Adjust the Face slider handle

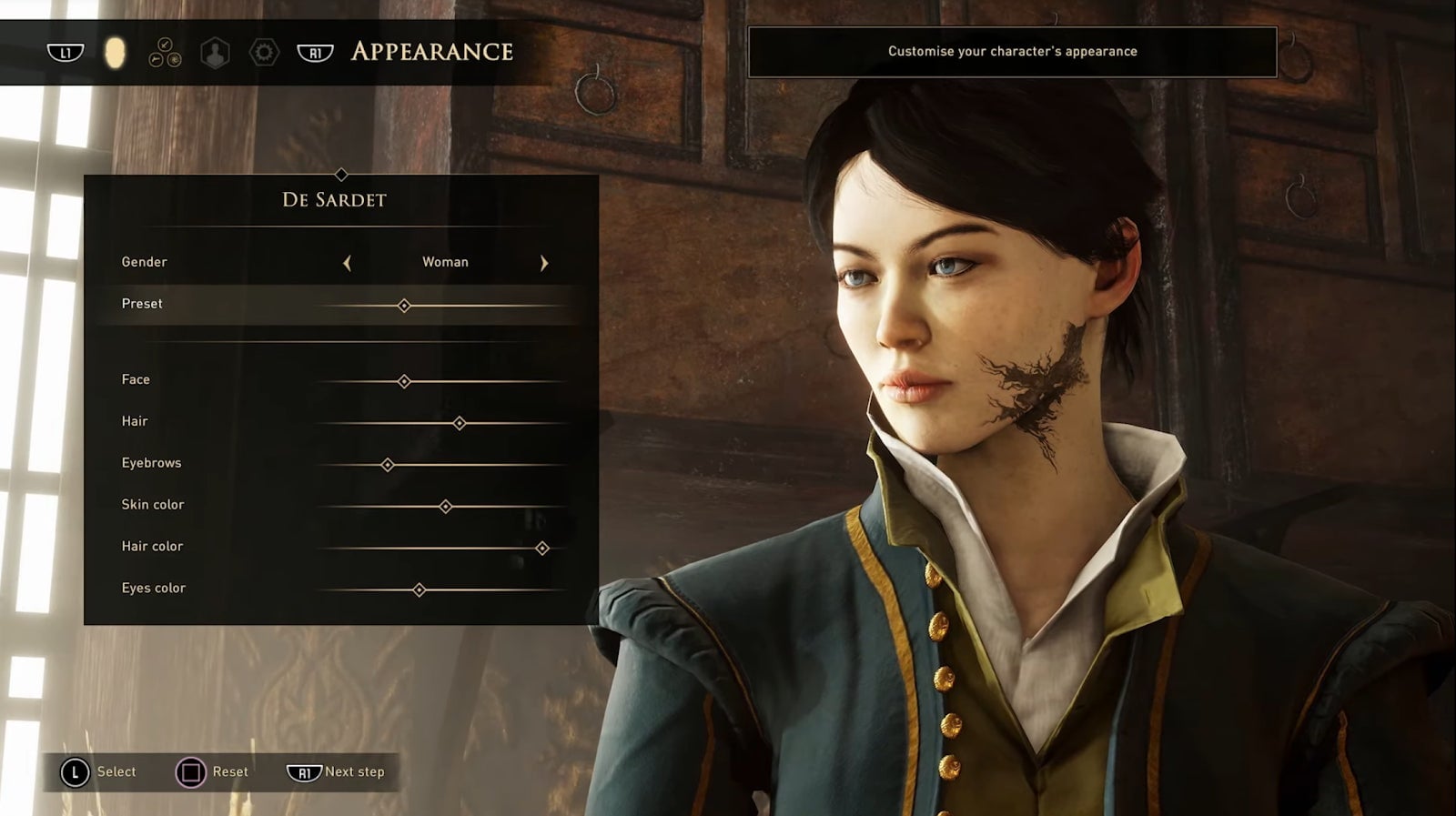404,381
